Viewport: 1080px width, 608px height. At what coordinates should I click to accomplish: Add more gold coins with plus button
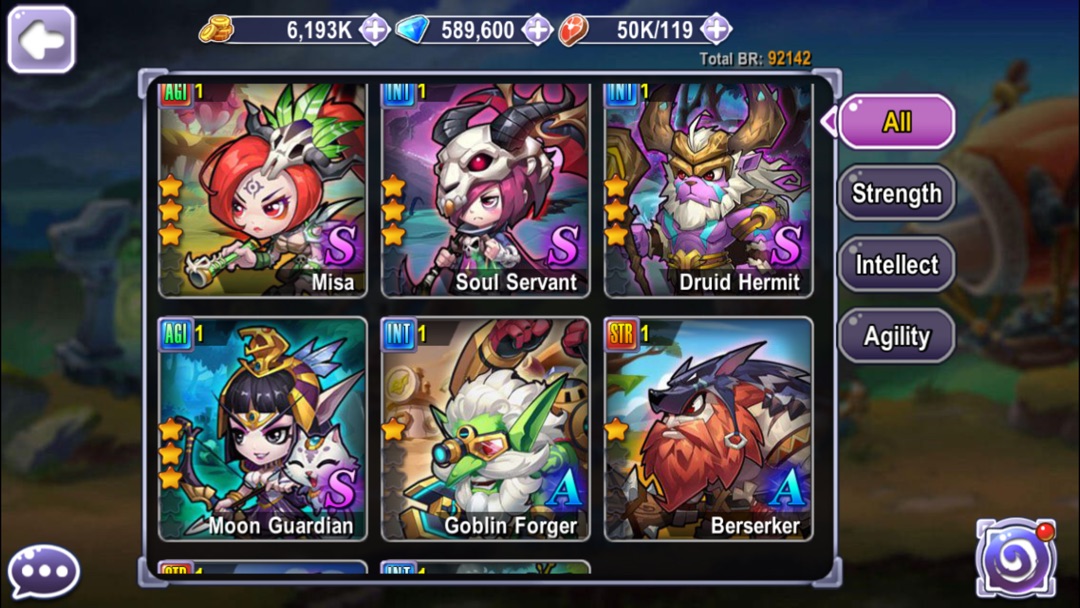coord(374,30)
